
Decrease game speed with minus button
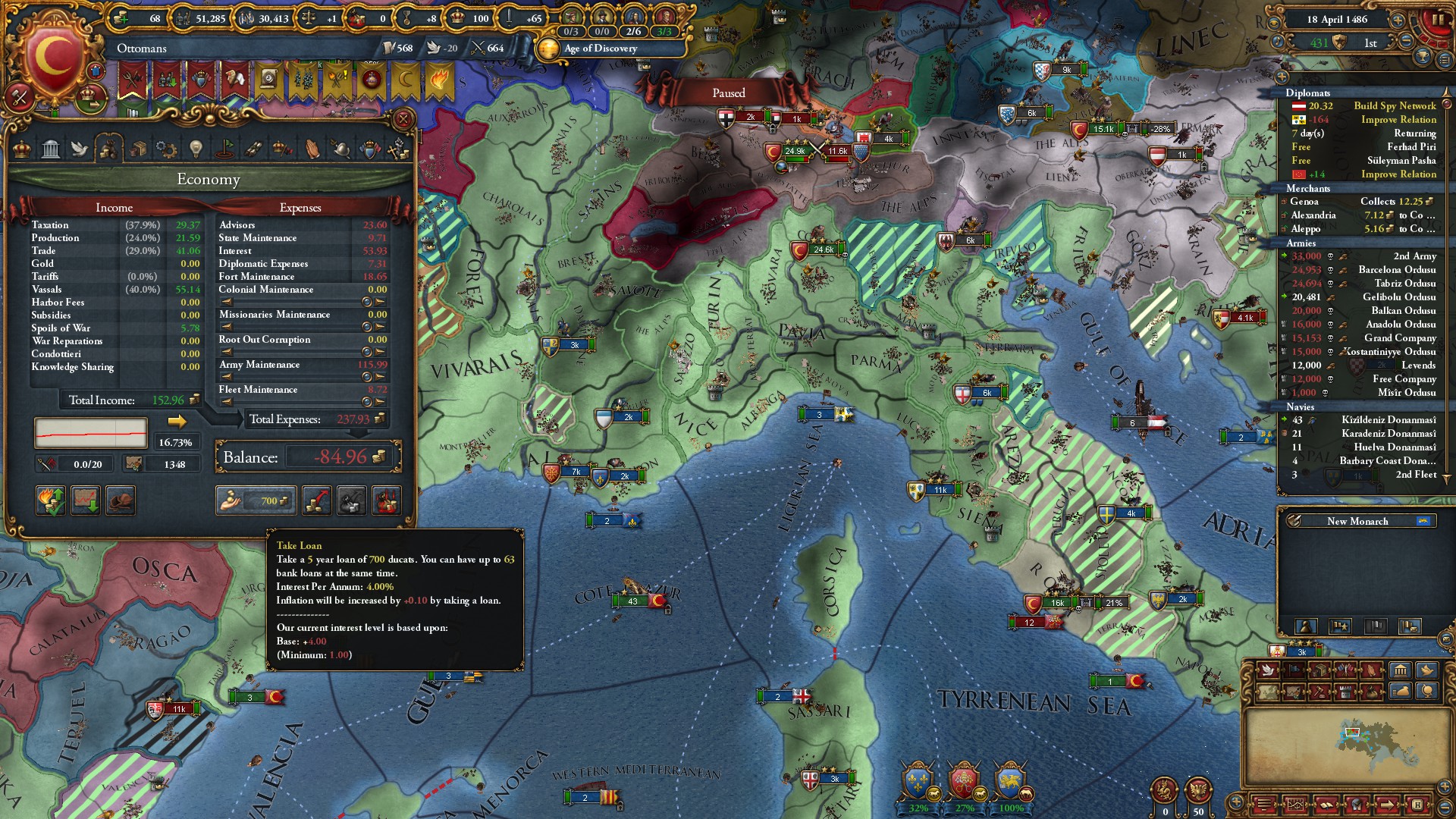point(1407,42)
